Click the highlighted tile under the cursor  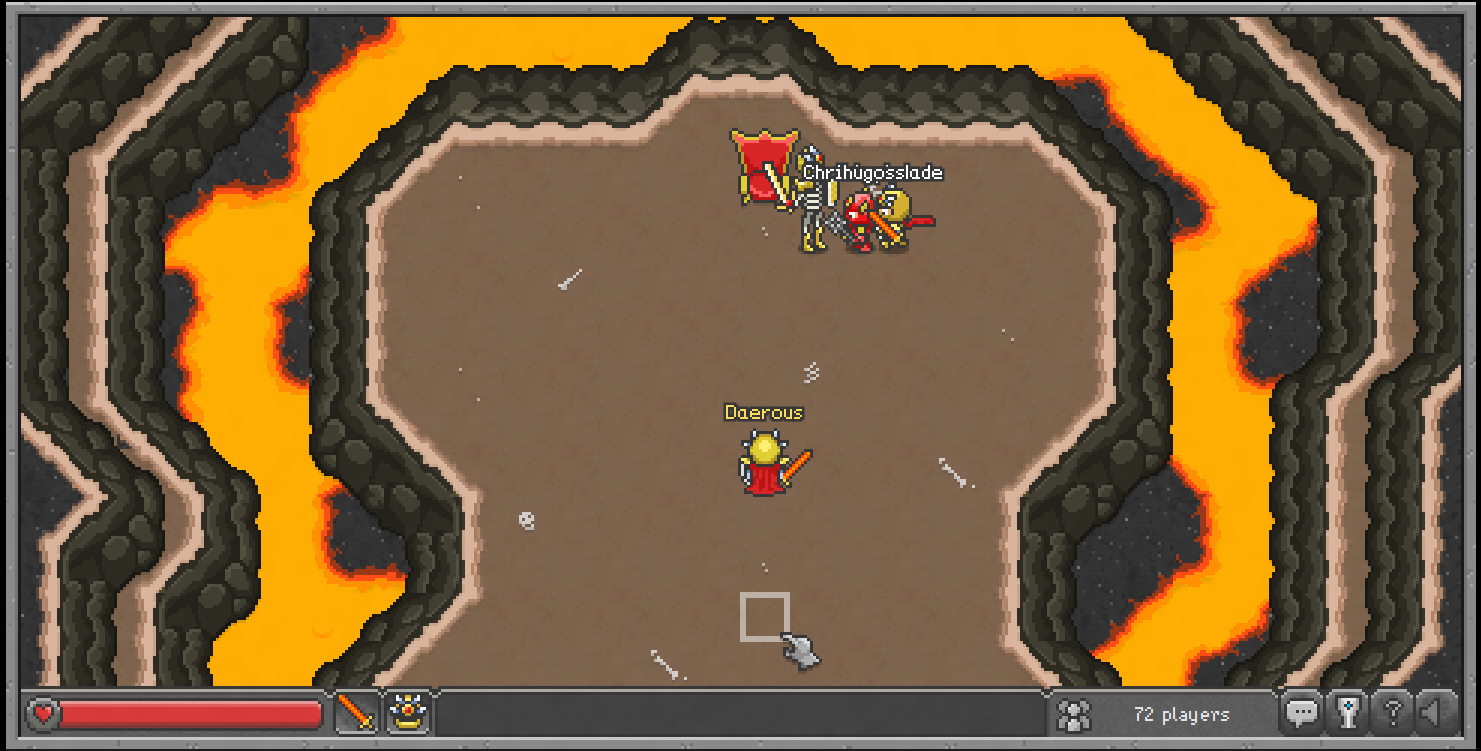[763, 615]
